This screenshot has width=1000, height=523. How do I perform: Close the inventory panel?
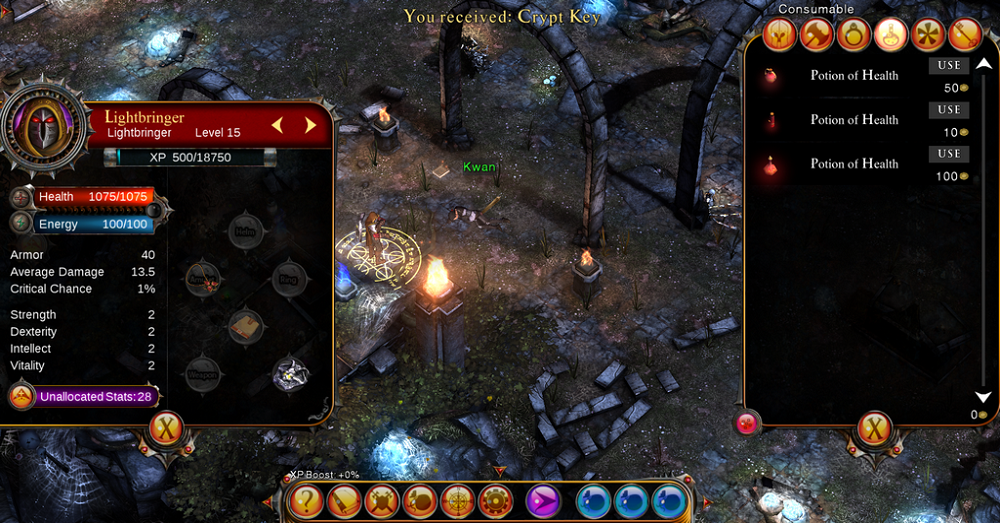(x=875, y=430)
